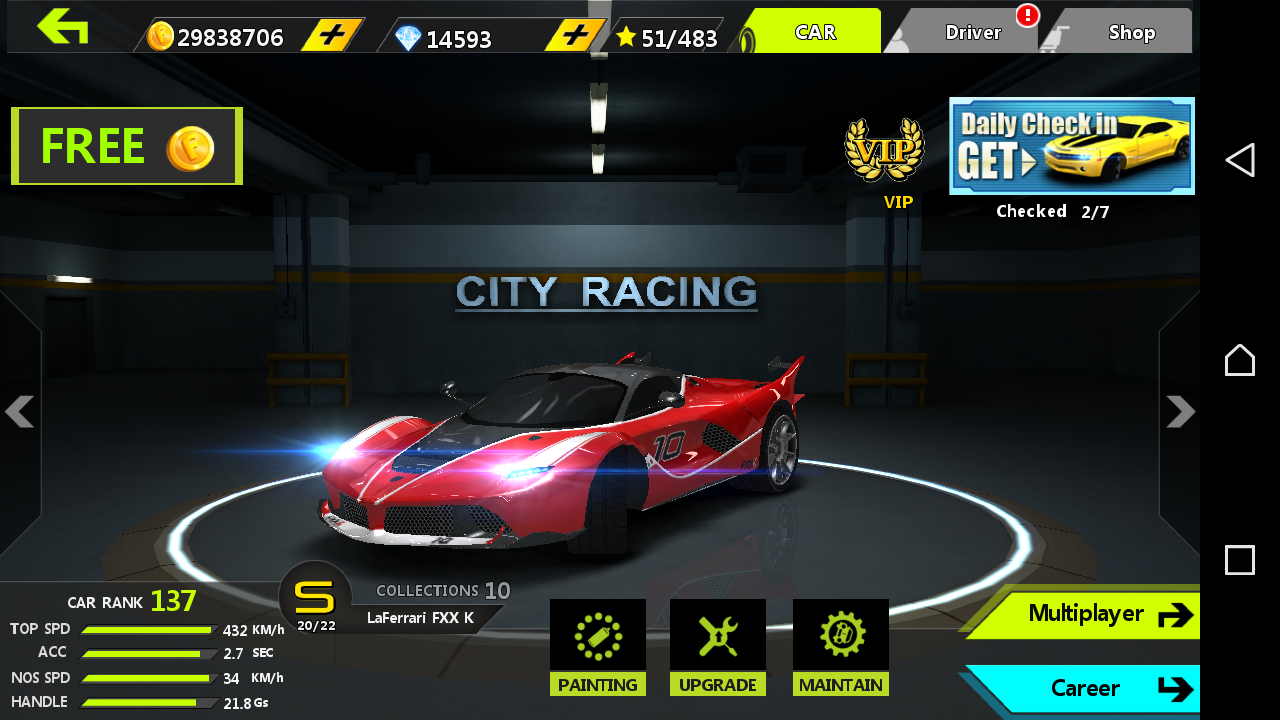Add more coins with the plus icon
The width and height of the screenshot is (1280, 720).
click(x=330, y=30)
